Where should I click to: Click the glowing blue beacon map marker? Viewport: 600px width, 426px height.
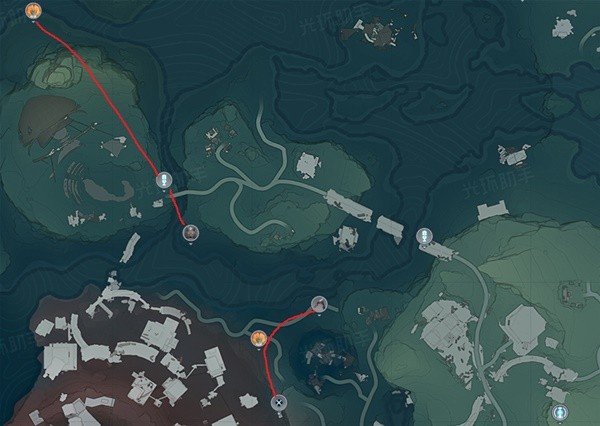pyautogui.click(x=559, y=411)
